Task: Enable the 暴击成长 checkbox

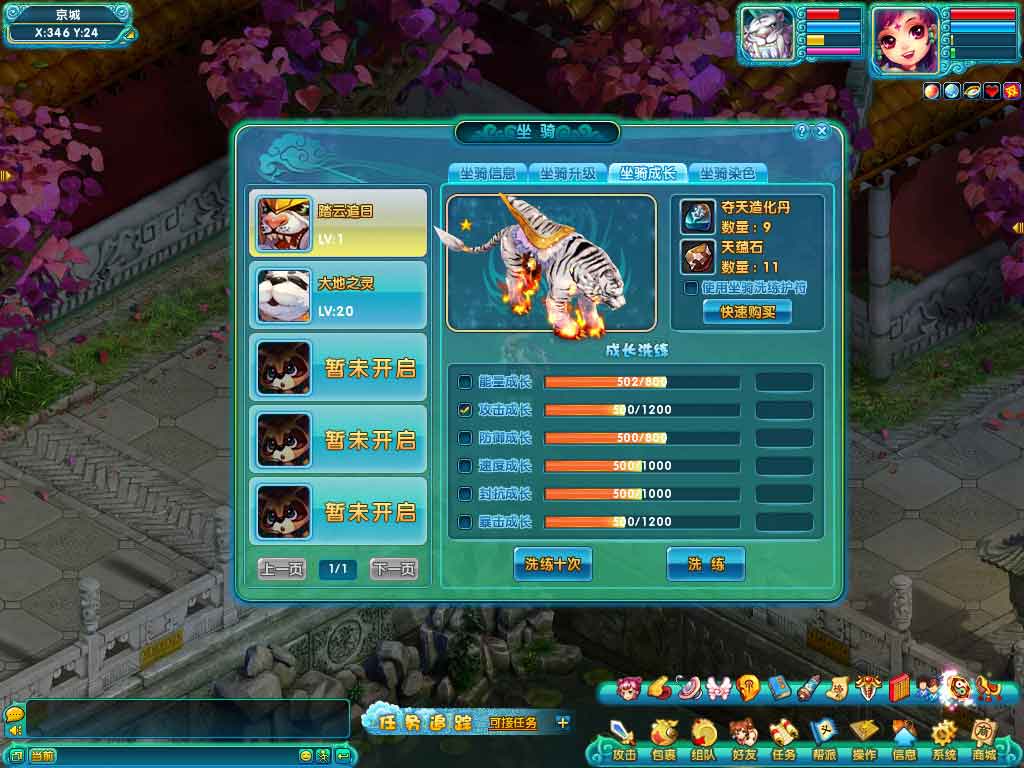Action: [x=465, y=522]
